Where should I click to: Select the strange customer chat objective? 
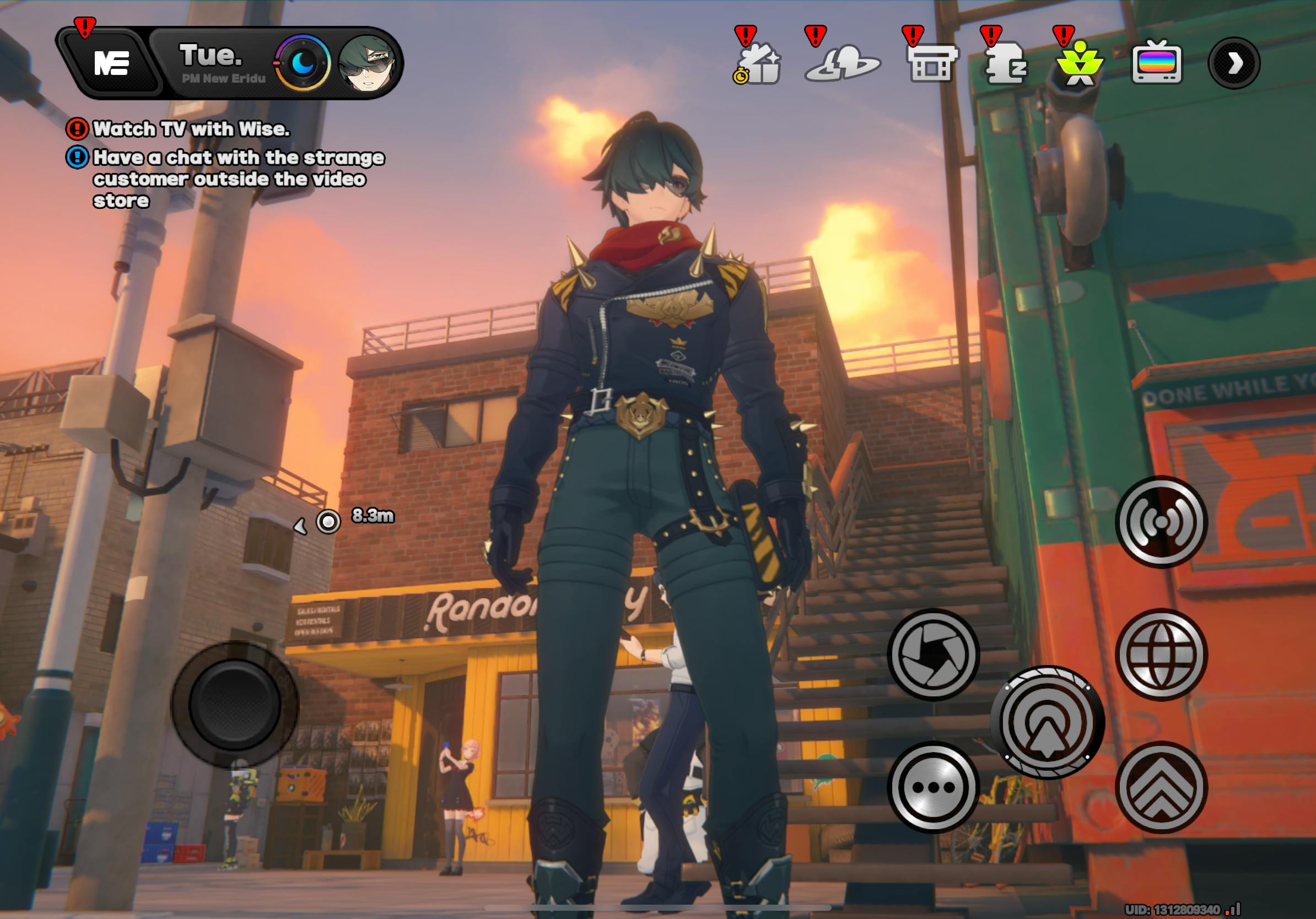pyautogui.click(x=238, y=178)
